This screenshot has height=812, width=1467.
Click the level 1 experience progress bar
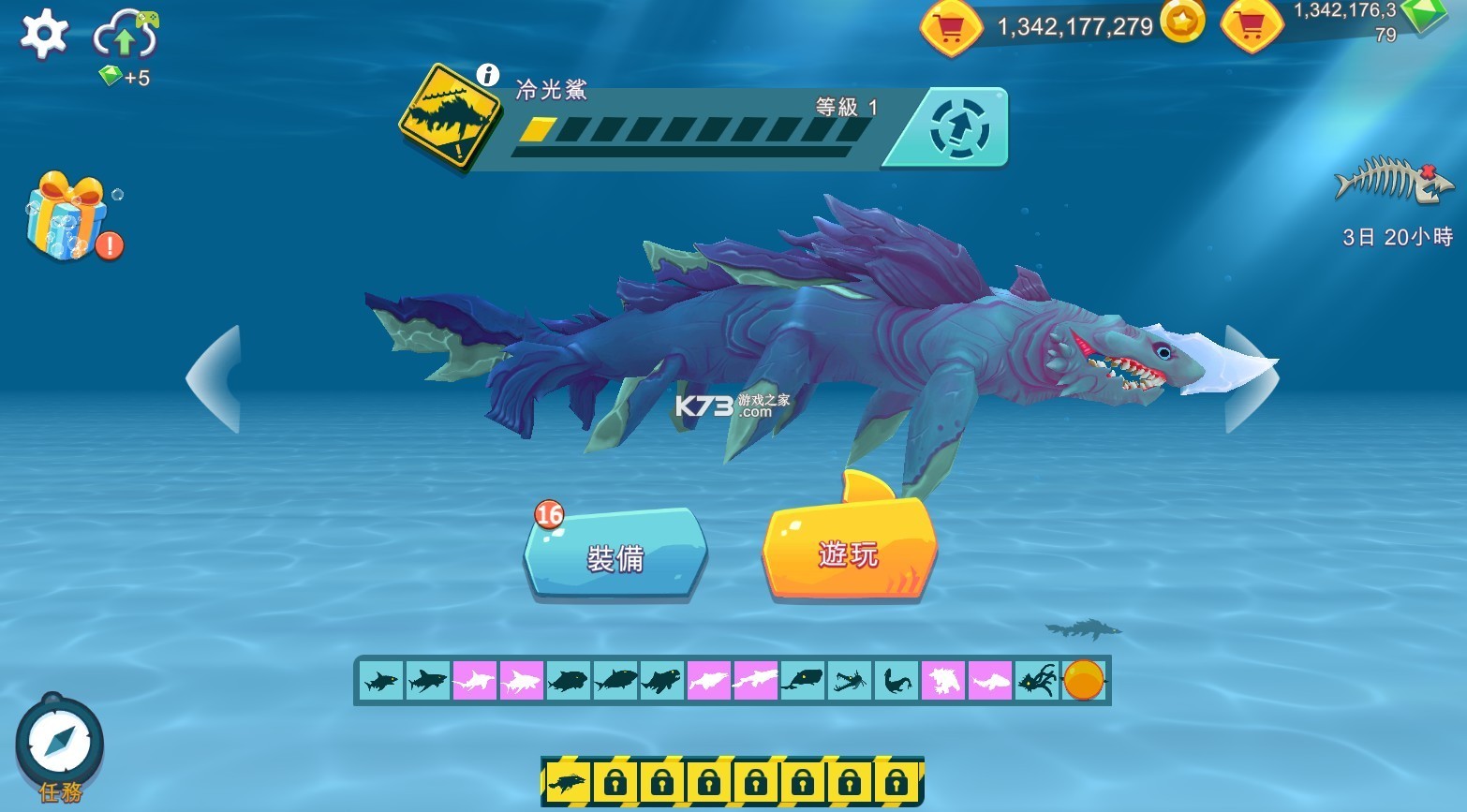tap(693, 131)
